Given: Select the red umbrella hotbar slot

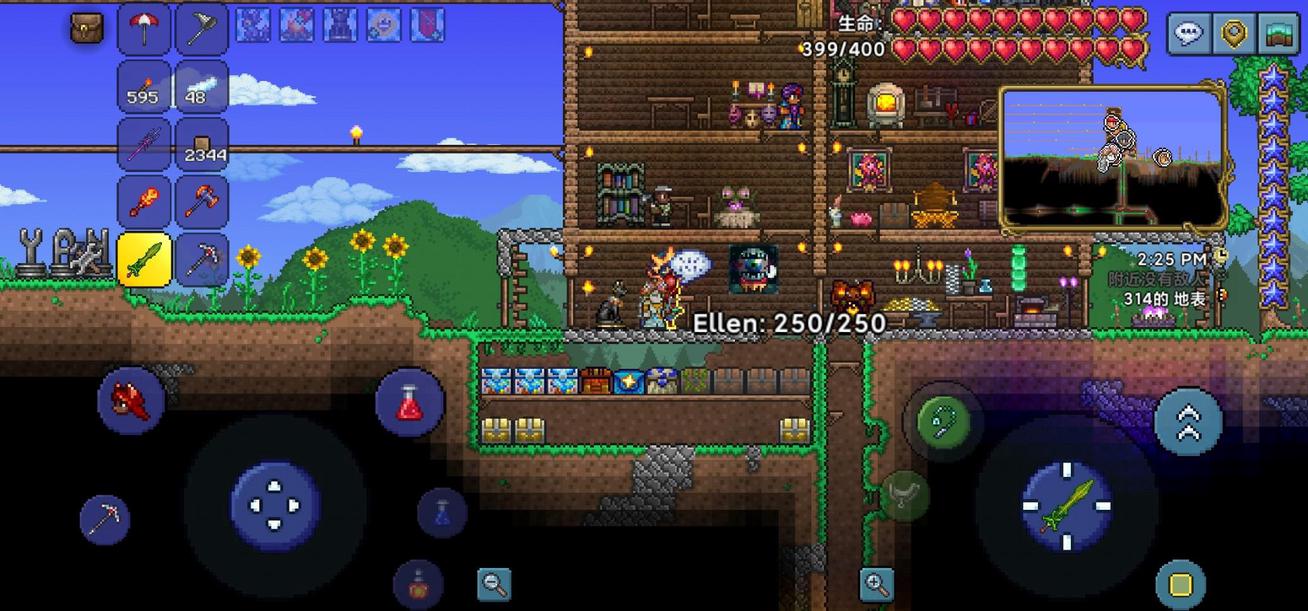Looking at the screenshot, I should tap(144, 28).
